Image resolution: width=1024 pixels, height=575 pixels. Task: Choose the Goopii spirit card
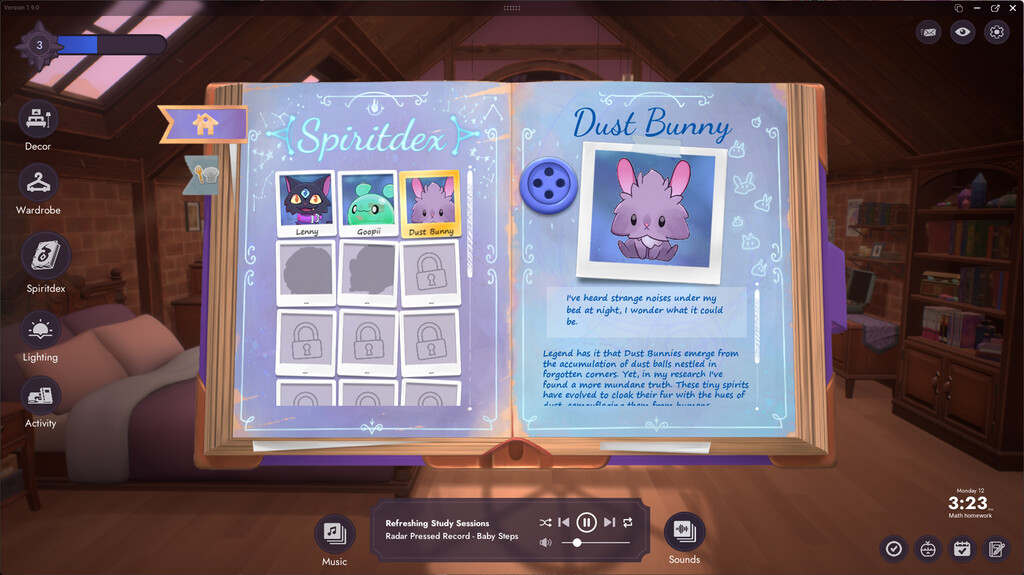pyautogui.click(x=367, y=204)
